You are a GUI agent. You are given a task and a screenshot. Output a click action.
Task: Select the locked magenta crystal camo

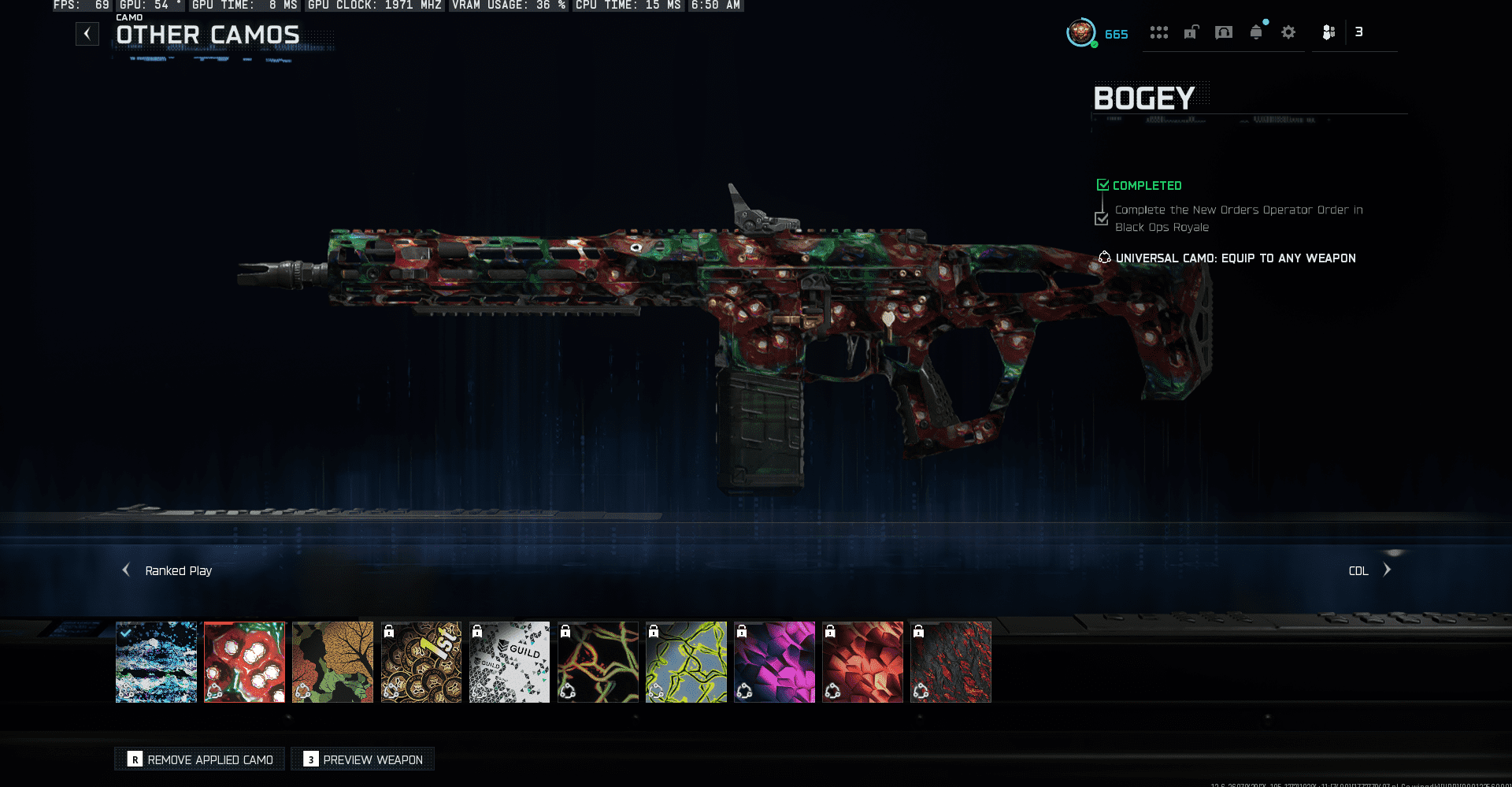click(774, 662)
